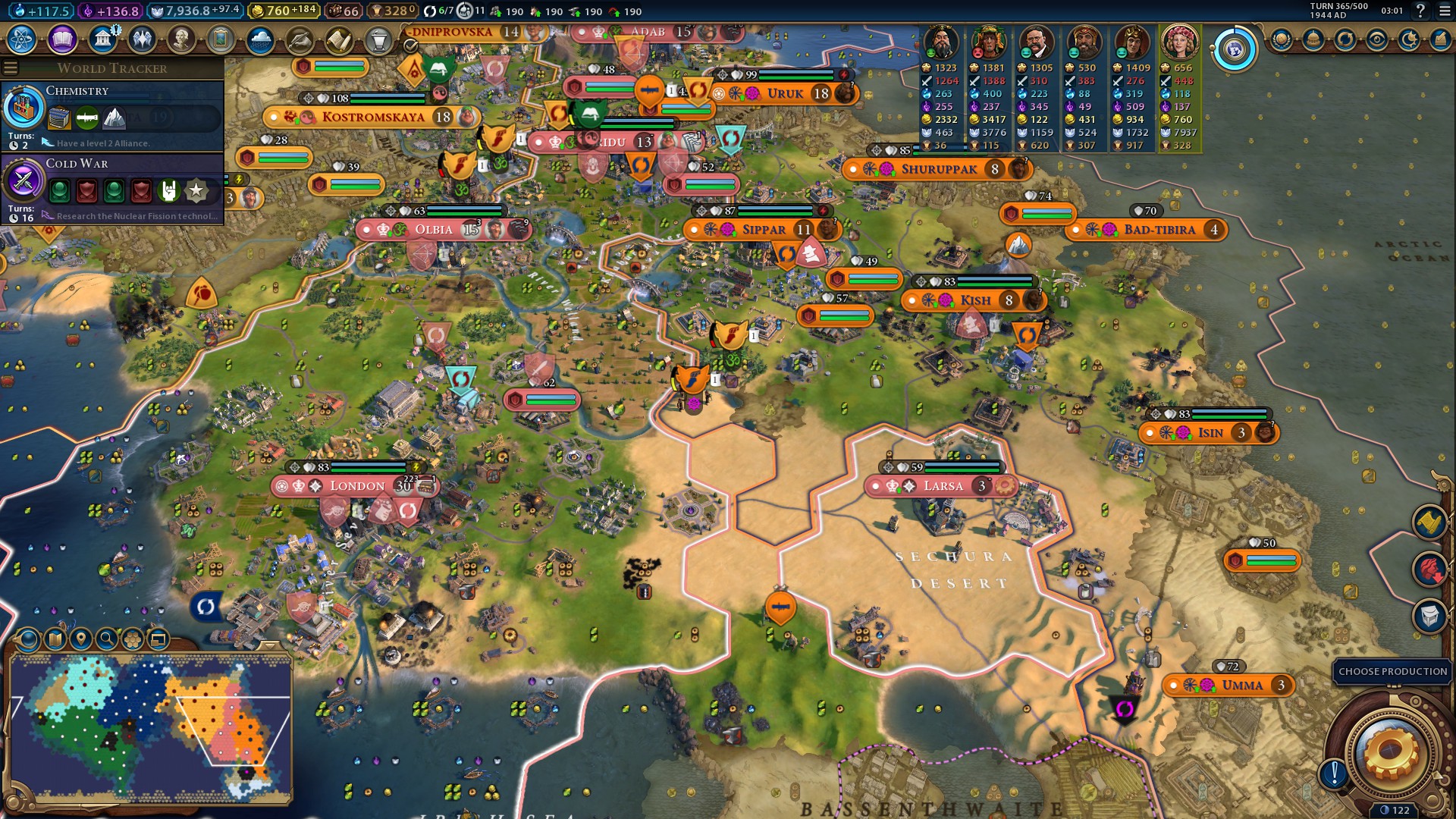The width and height of the screenshot is (1456, 819).
Task: Open the main game menu
Action: click(x=1445, y=11)
